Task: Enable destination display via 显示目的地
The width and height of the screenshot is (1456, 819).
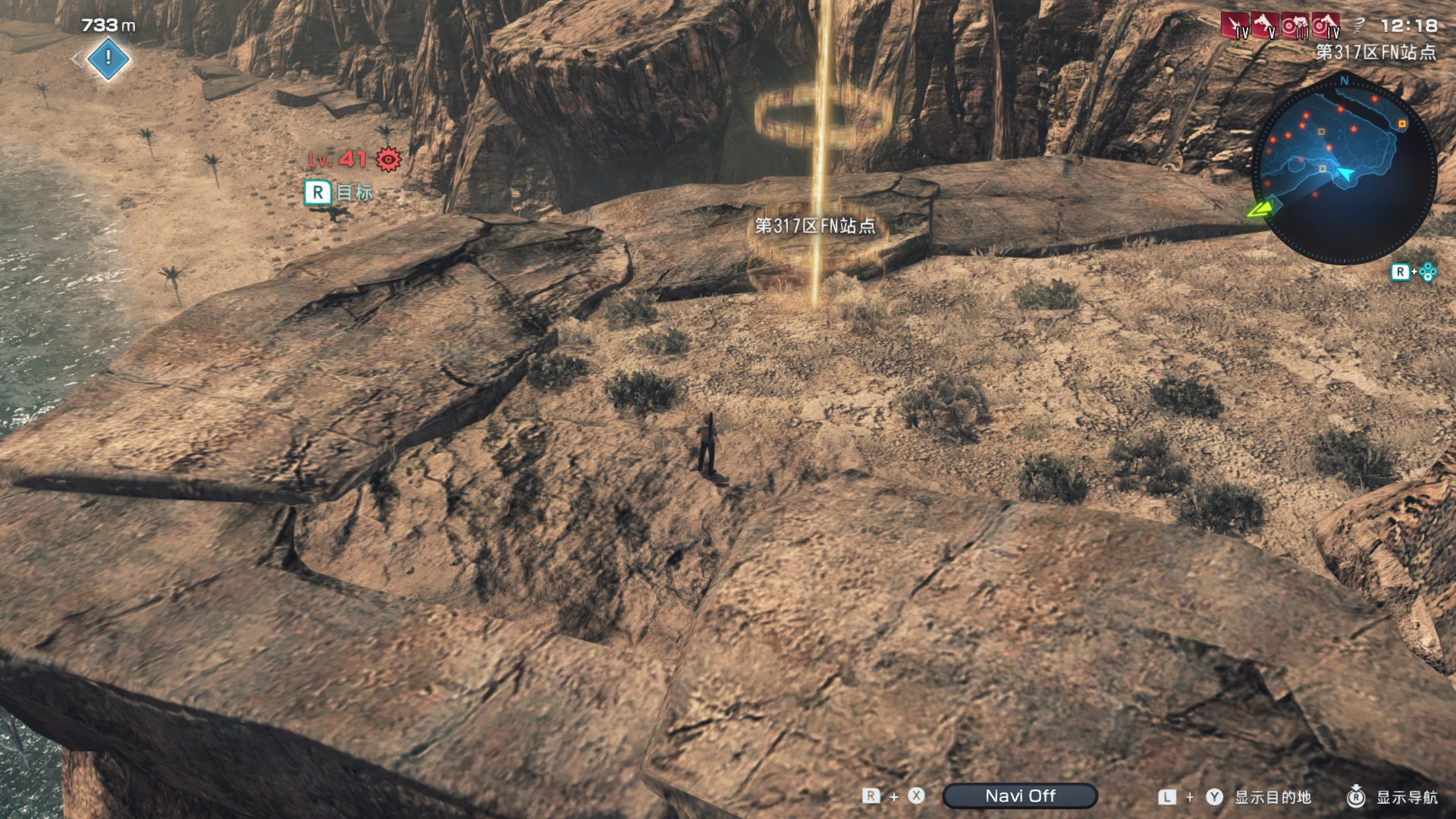Action: [1272, 797]
